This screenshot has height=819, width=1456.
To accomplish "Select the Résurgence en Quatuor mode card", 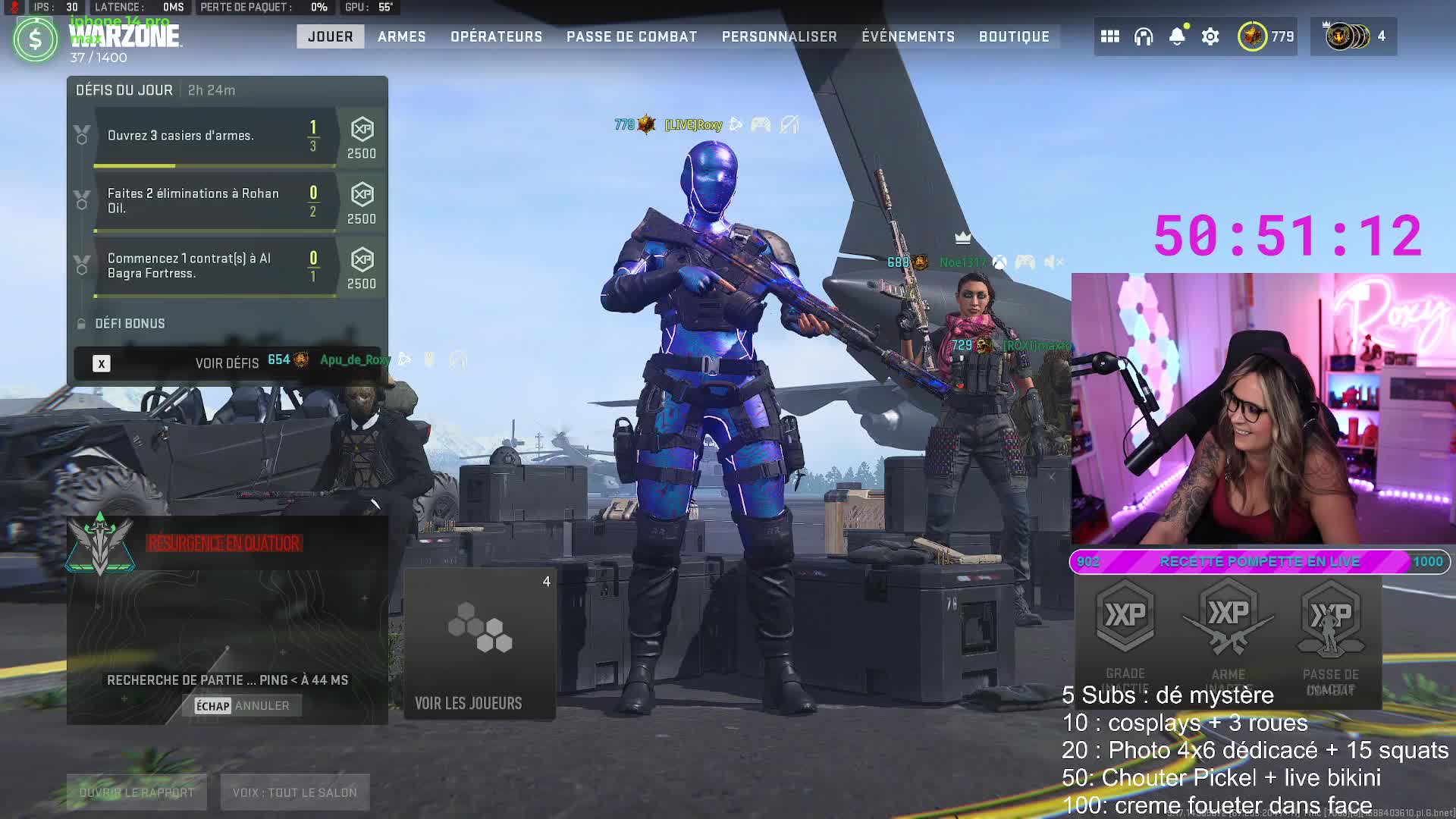I will [226, 591].
